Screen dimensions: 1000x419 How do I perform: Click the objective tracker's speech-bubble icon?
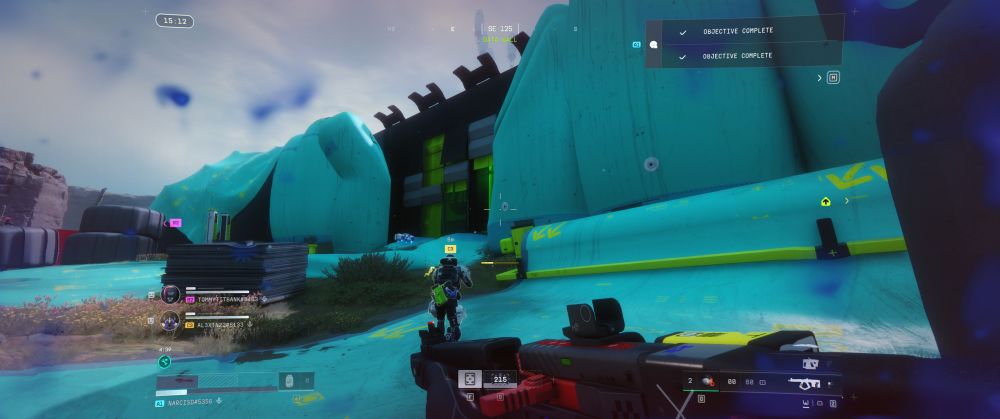[653, 45]
